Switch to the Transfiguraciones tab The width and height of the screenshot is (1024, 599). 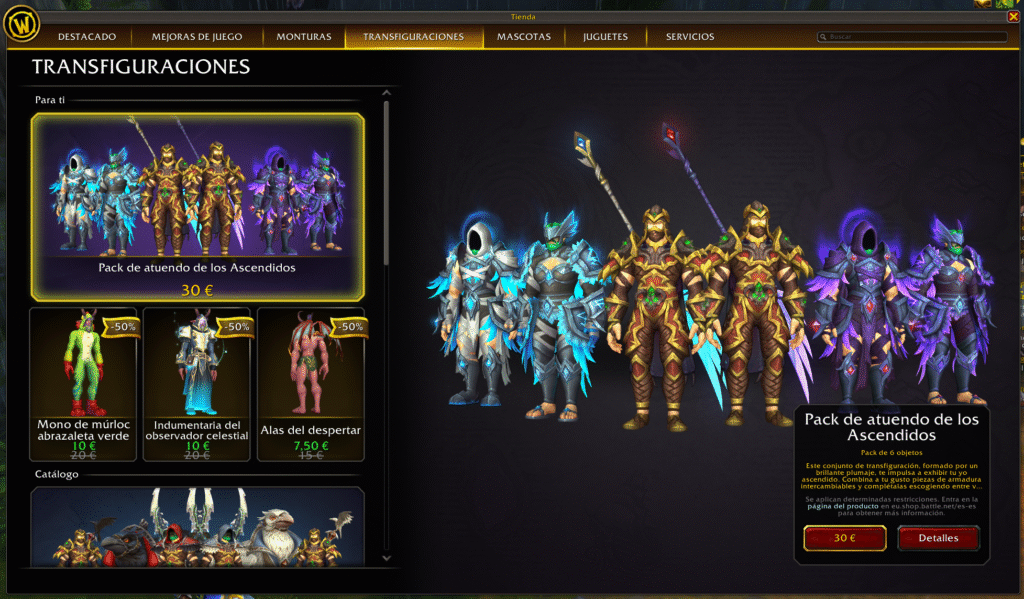413,37
